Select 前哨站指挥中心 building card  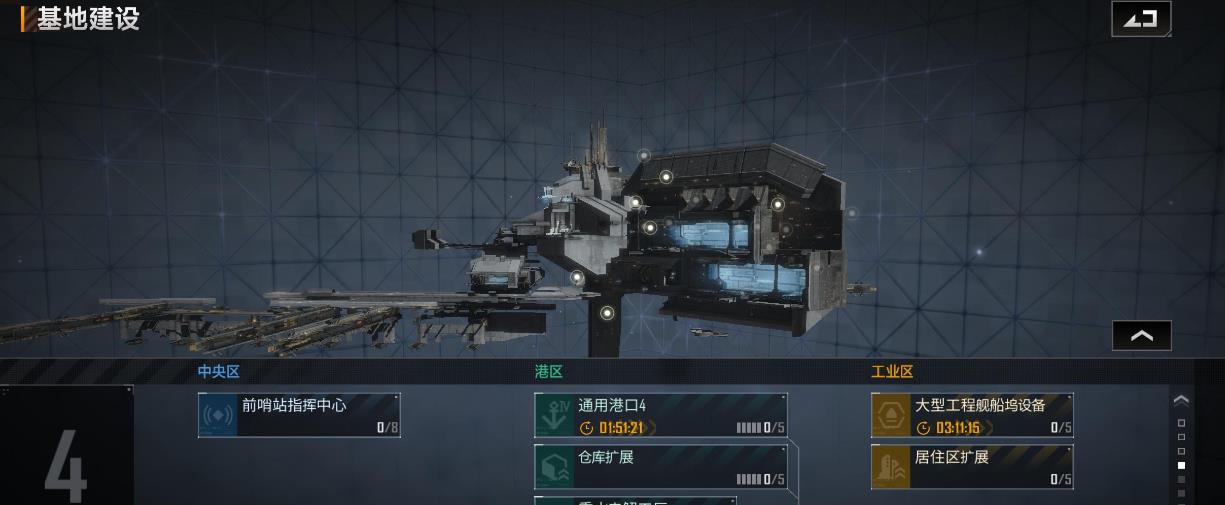299,415
